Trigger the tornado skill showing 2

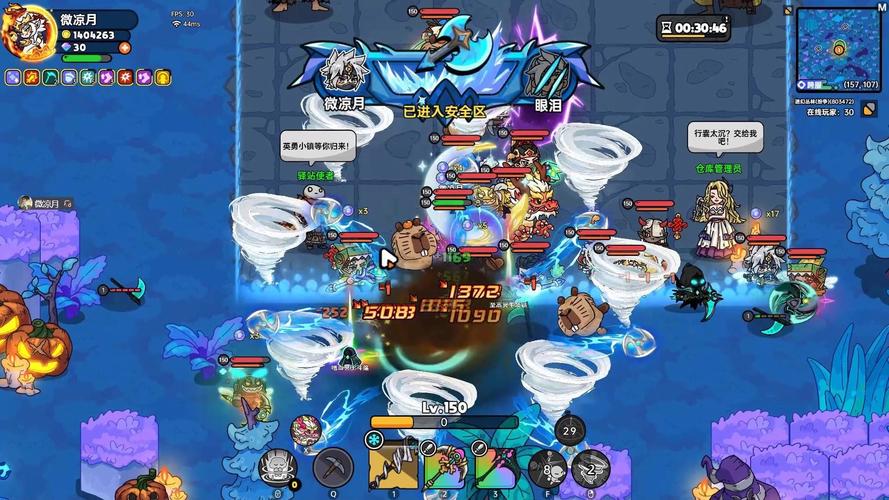click(590, 468)
